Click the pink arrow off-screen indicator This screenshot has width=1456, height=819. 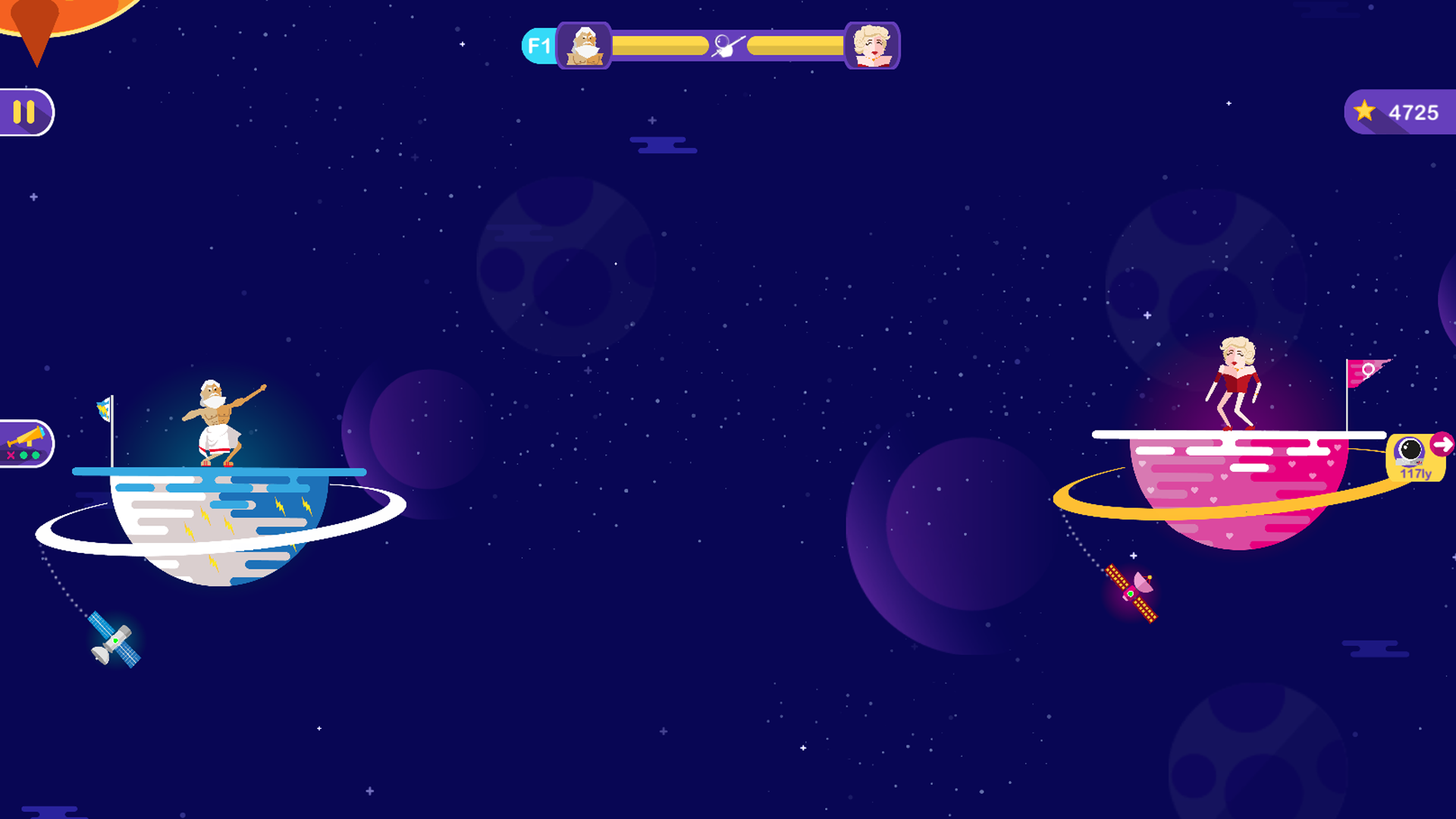point(1442,444)
